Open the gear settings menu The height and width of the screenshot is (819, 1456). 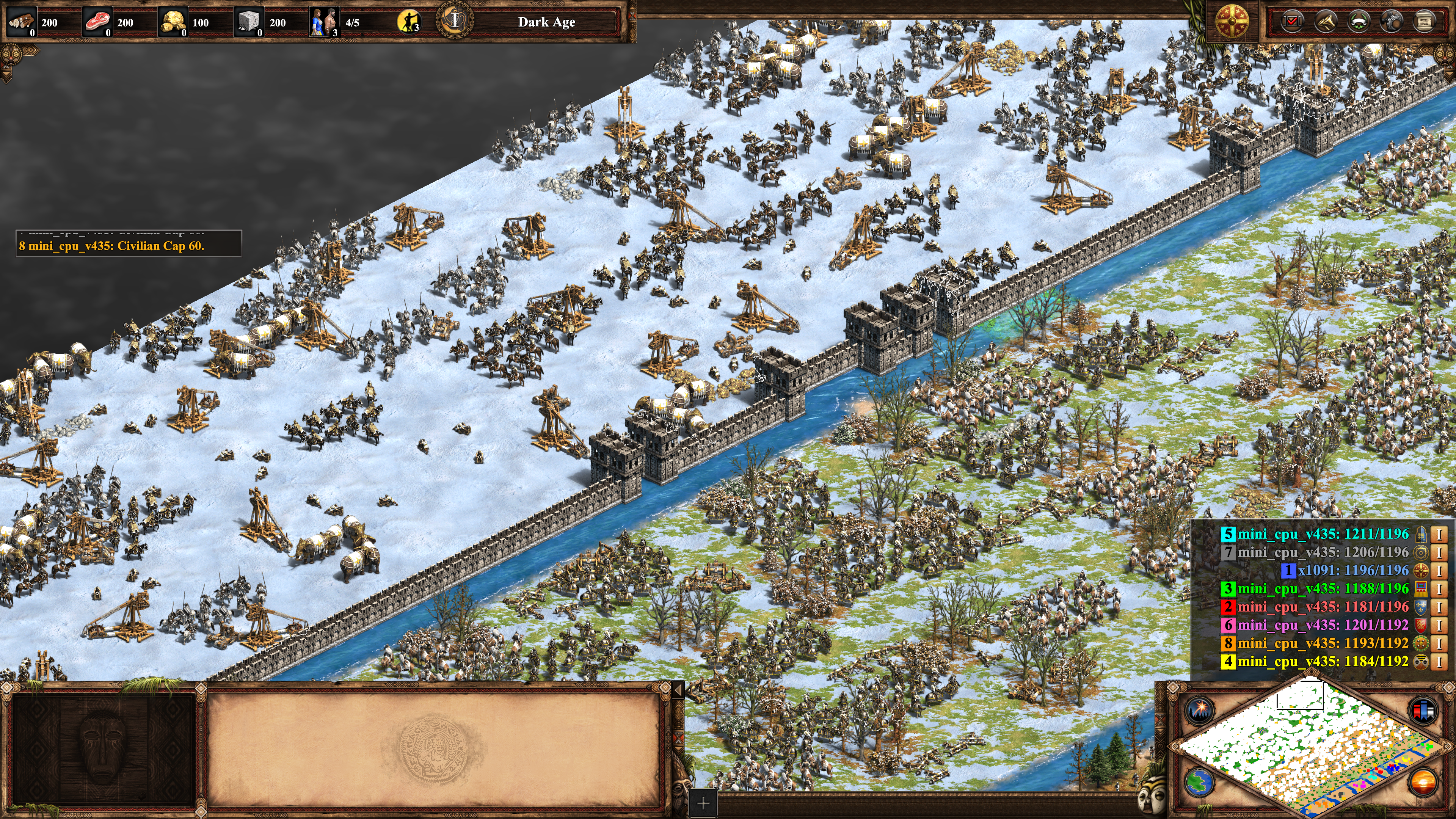click(x=1392, y=22)
